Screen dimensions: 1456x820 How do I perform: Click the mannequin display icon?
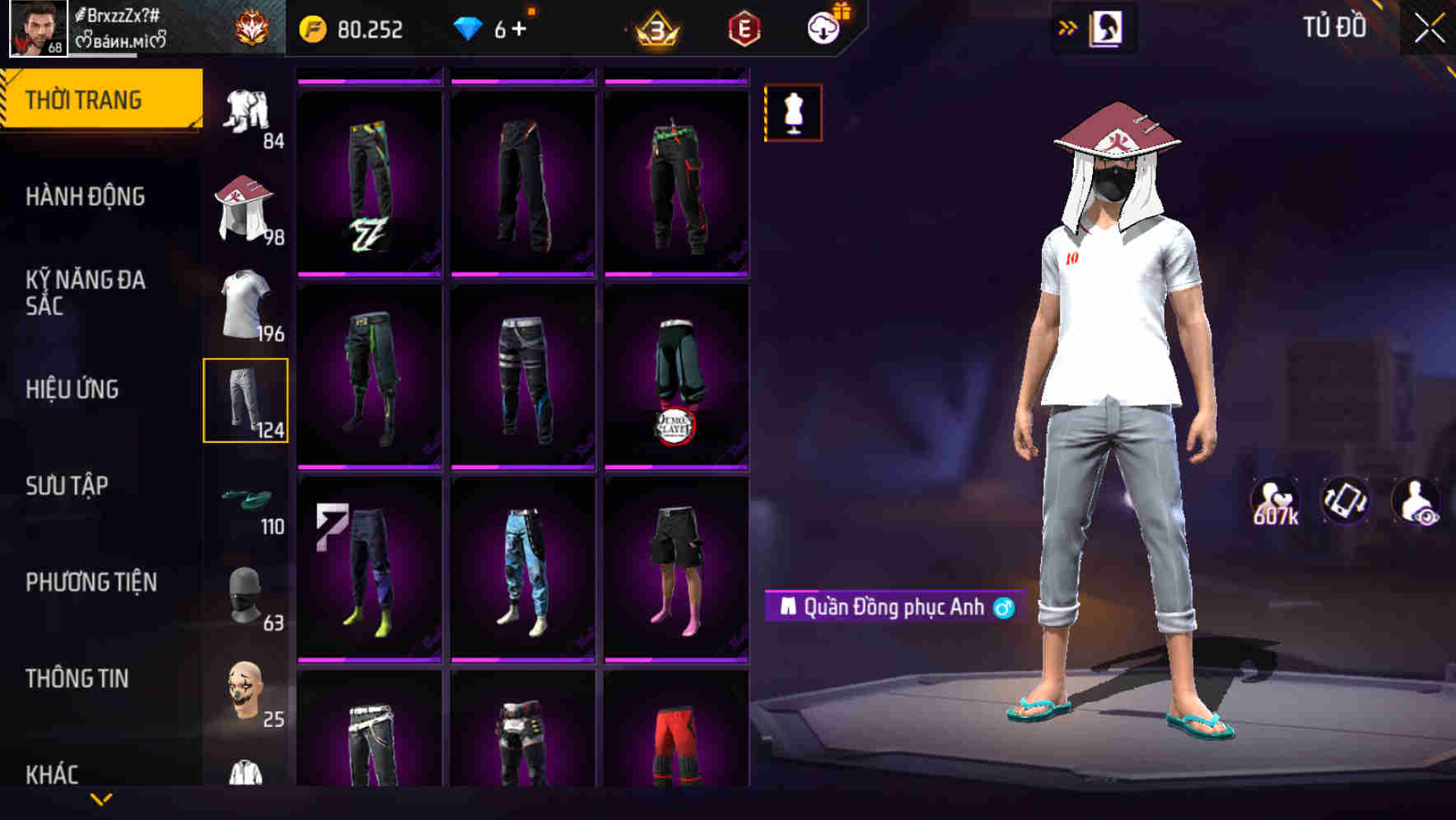[793, 115]
